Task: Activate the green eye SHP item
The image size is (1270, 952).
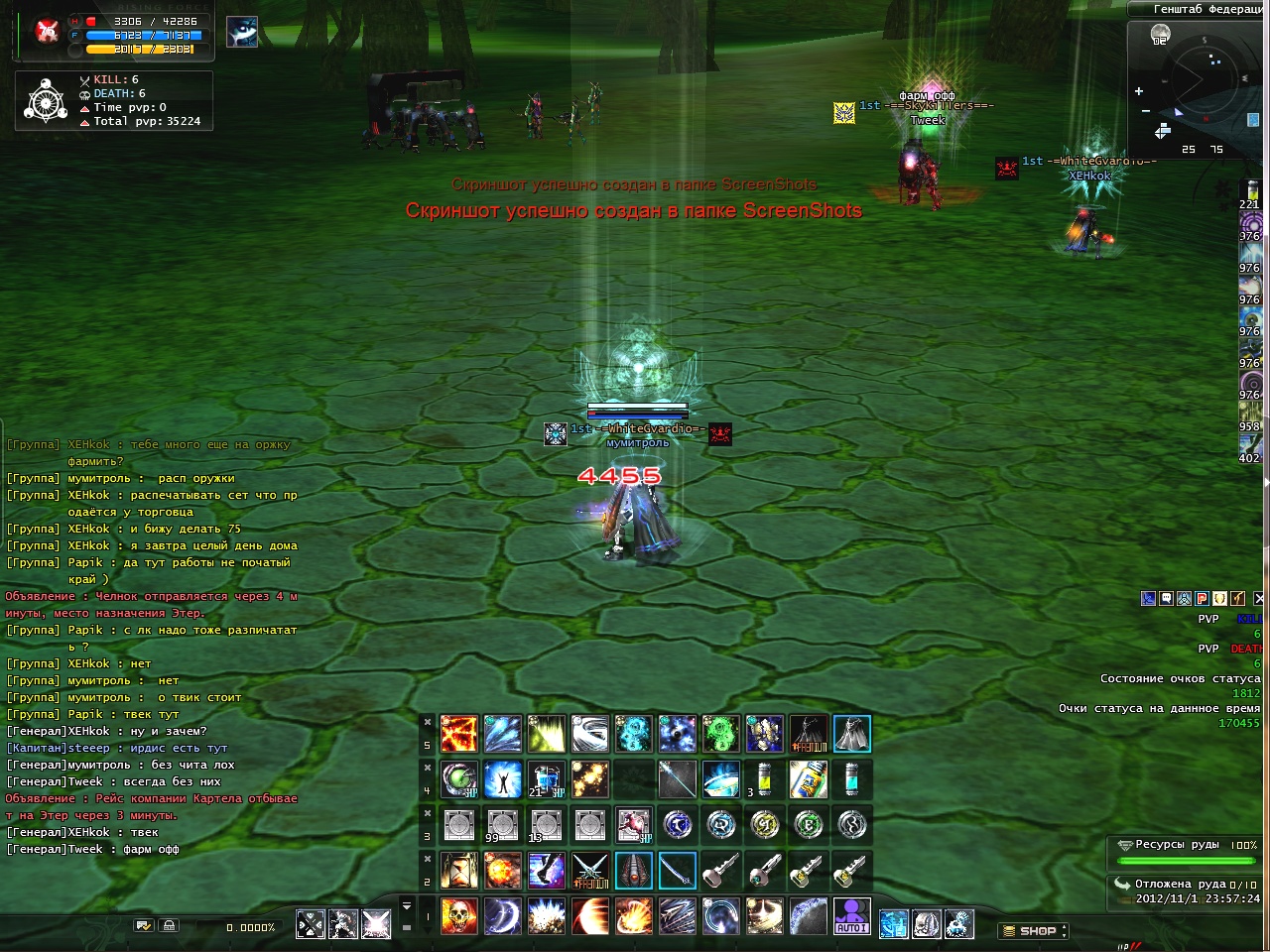Action: [x=459, y=779]
